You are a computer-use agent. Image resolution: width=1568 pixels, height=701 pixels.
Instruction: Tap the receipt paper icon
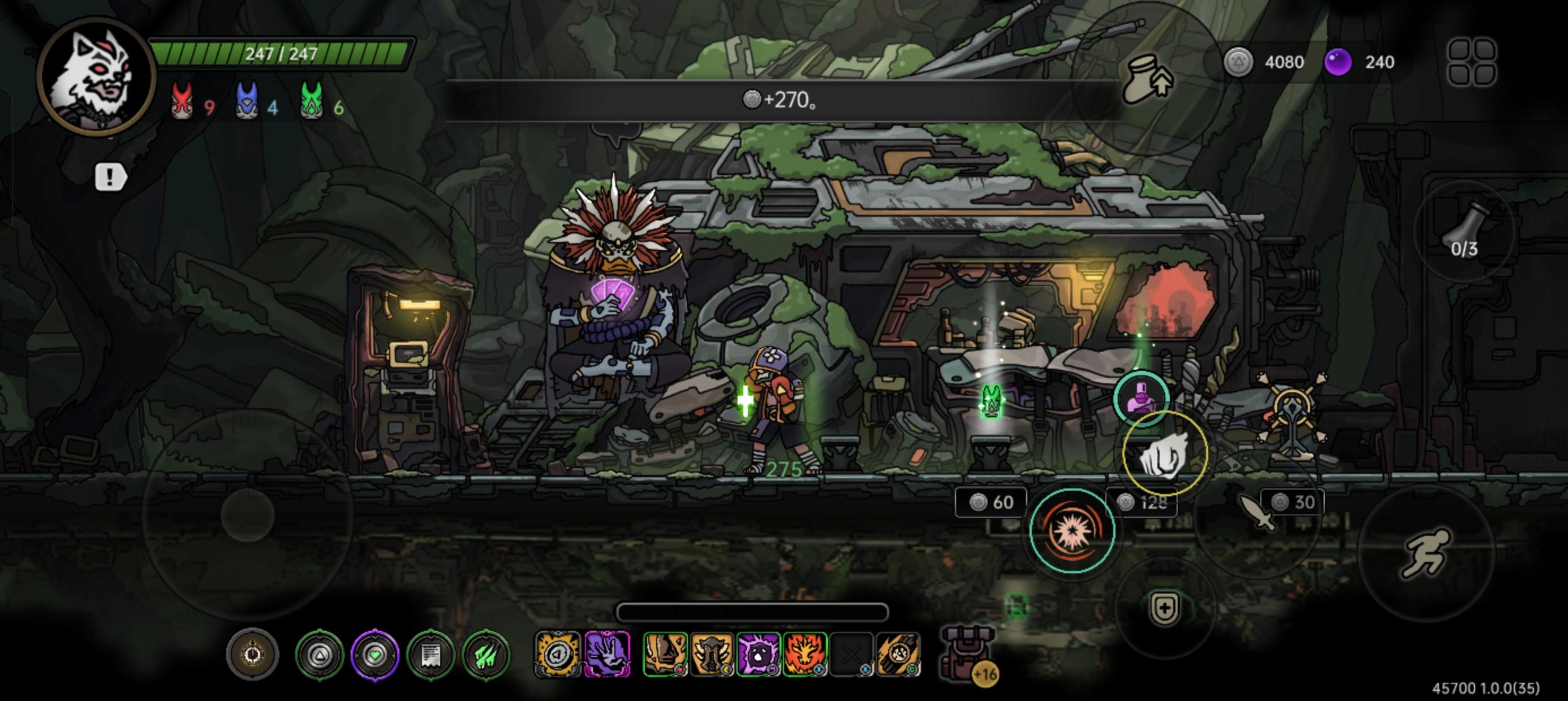tap(430, 655)
